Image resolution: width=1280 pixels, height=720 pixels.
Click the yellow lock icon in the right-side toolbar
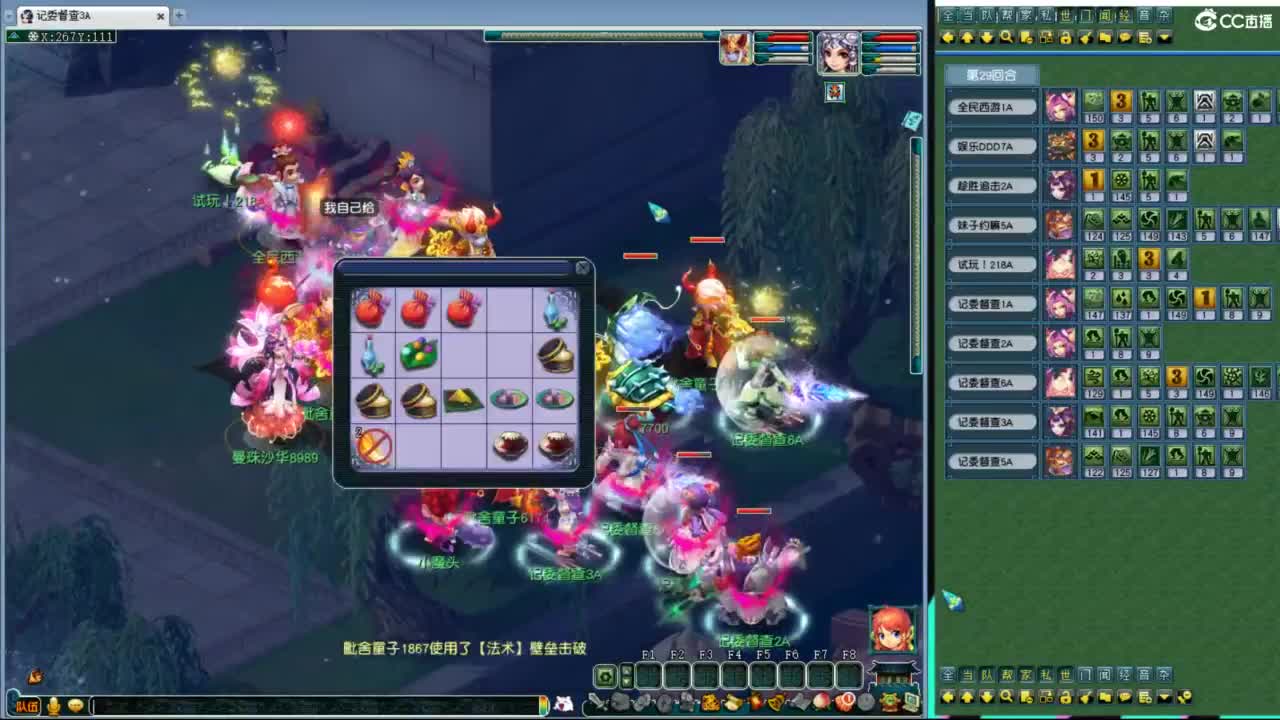(x=1066, y=38)
